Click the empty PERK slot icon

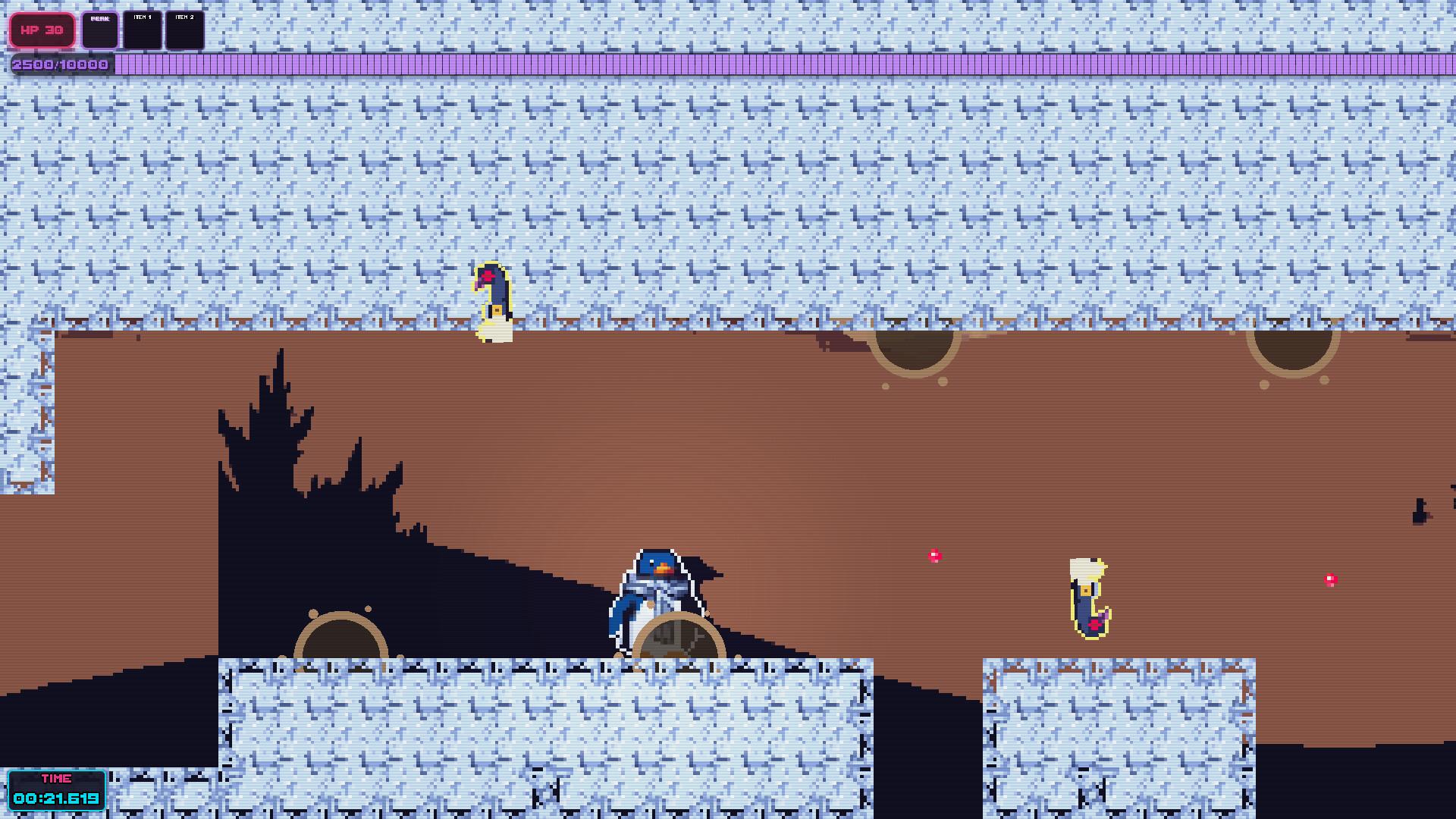pos(100,30)
